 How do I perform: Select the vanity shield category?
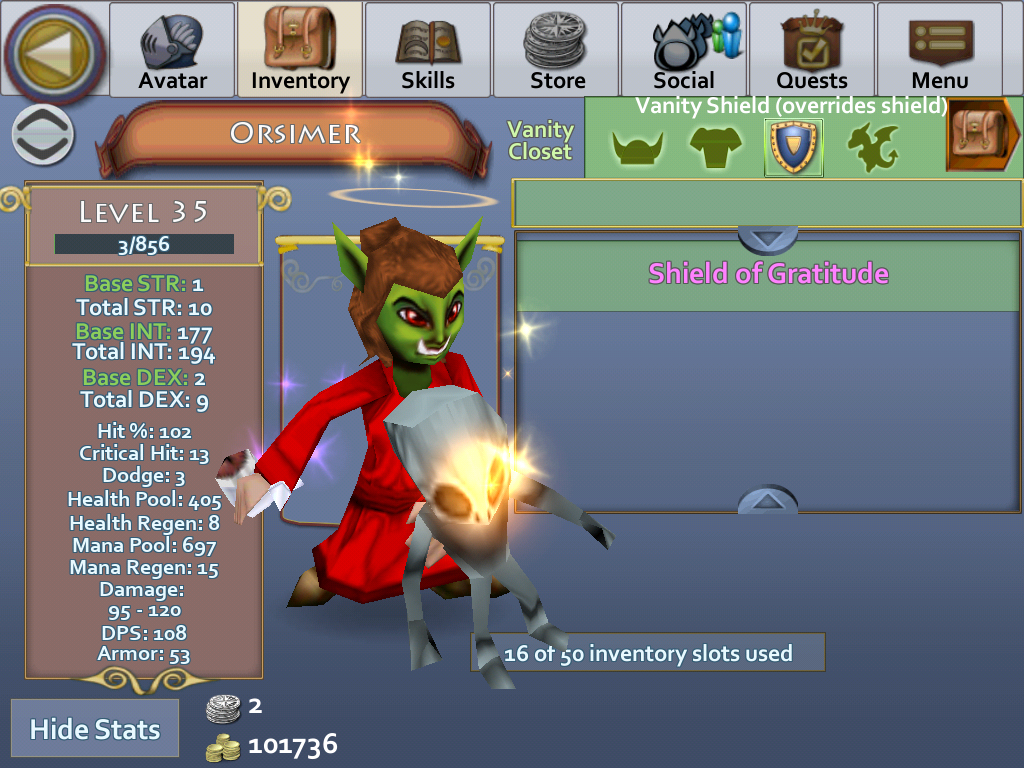[x=794, y=148]
